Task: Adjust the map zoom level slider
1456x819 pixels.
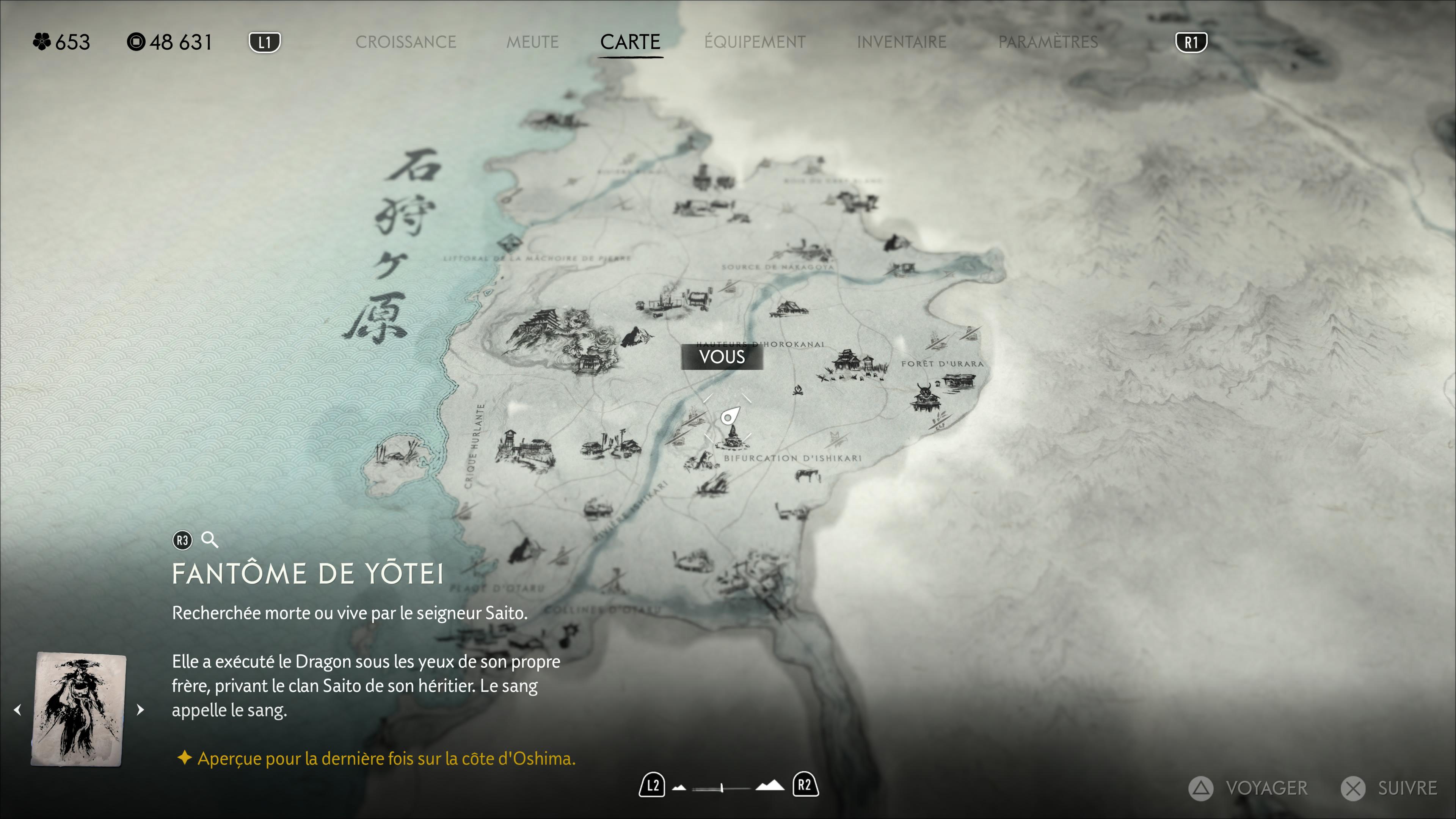Action: coord(722,788)
